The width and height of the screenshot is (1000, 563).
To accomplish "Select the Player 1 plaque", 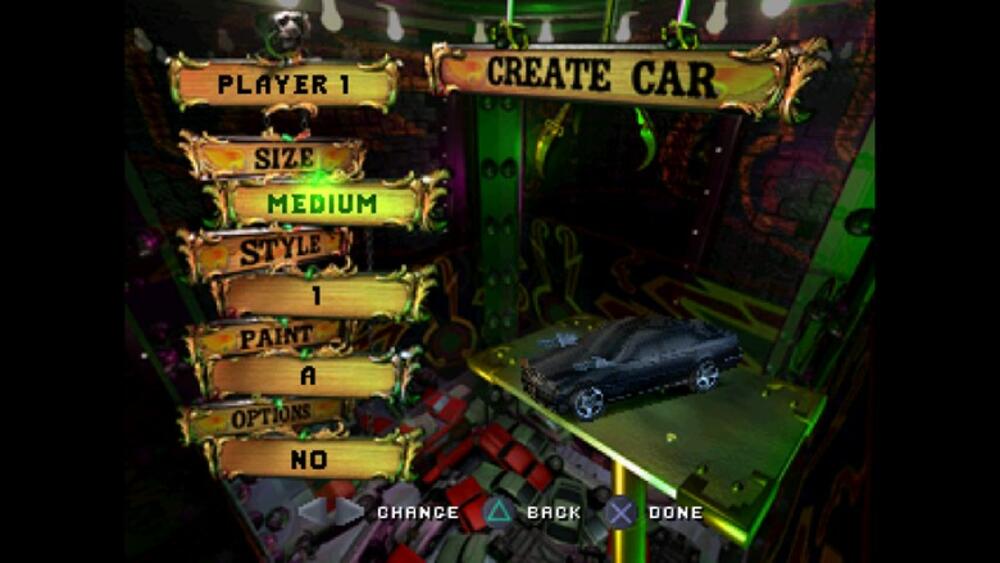I will 284,84.
